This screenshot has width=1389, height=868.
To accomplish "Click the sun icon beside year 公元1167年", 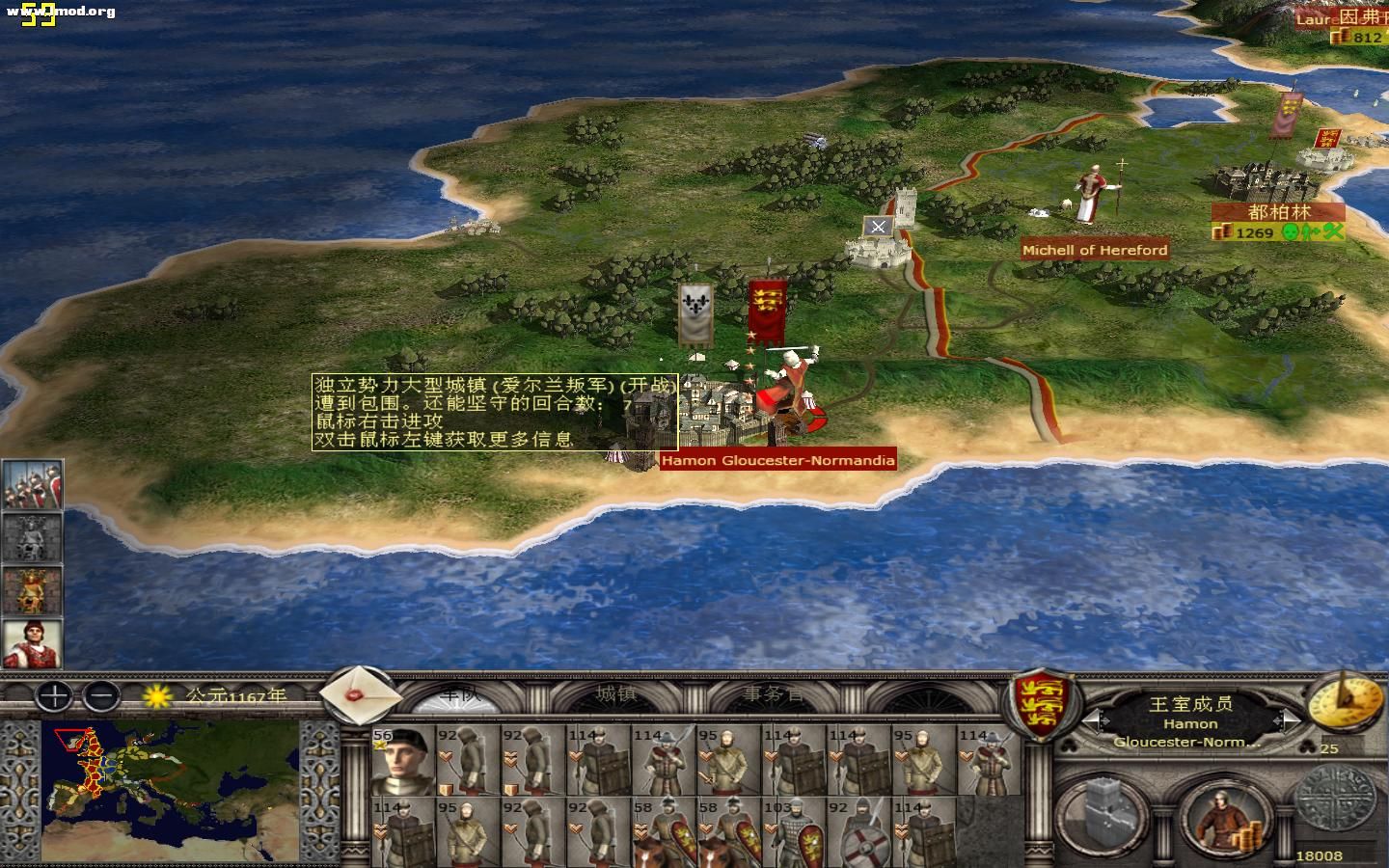I will (x=157, y=697).
